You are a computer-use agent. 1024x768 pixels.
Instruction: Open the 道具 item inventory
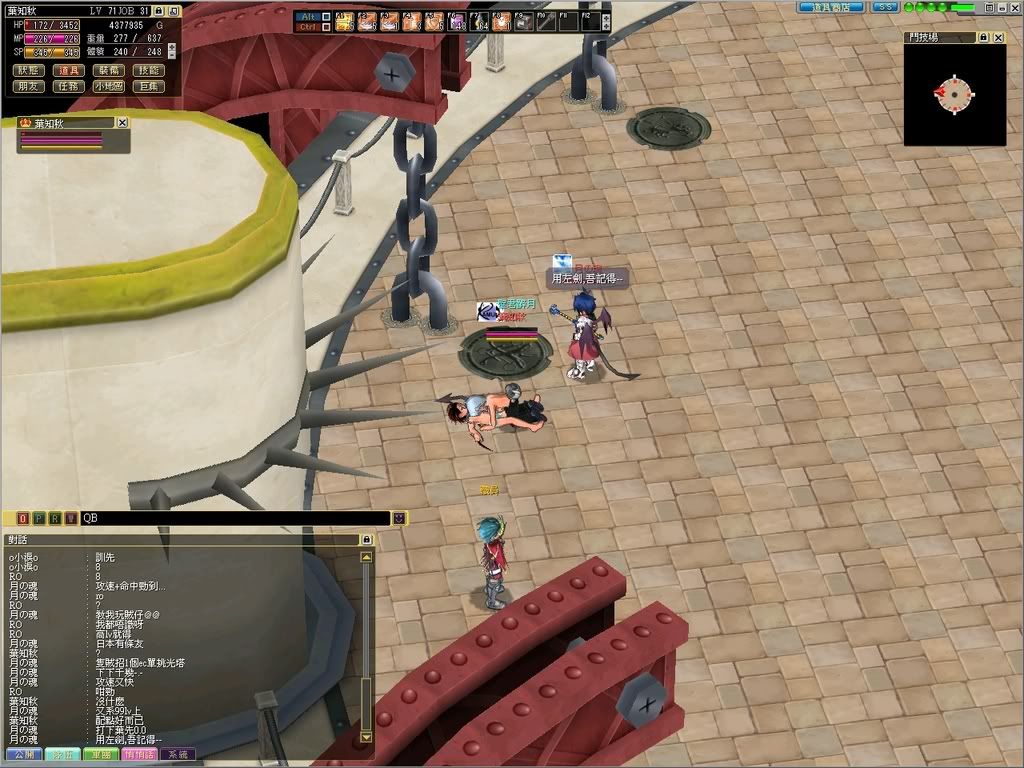point(69,70)
